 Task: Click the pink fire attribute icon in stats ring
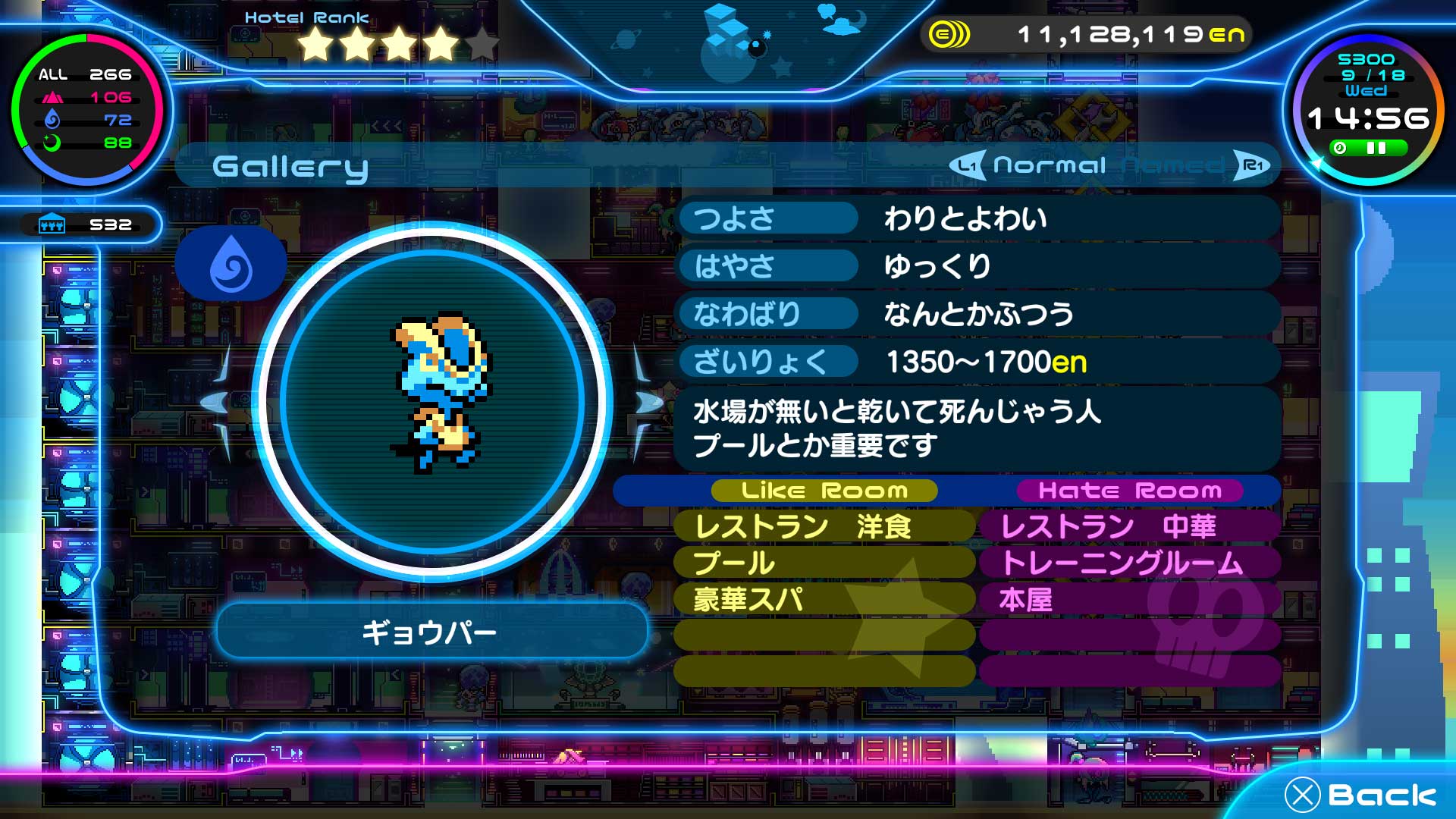coord(53,97)
